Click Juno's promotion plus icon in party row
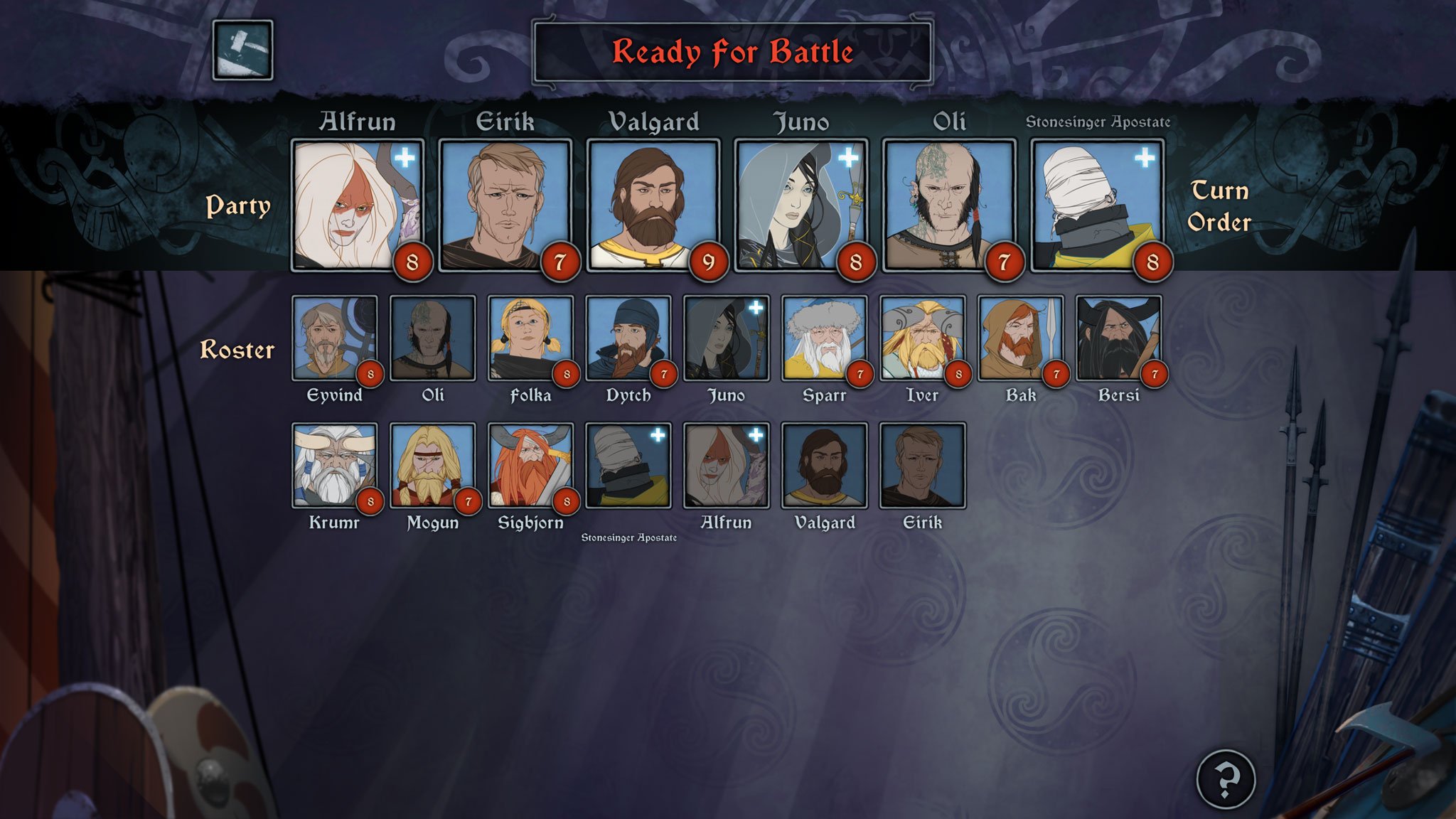 coord(847,158)
